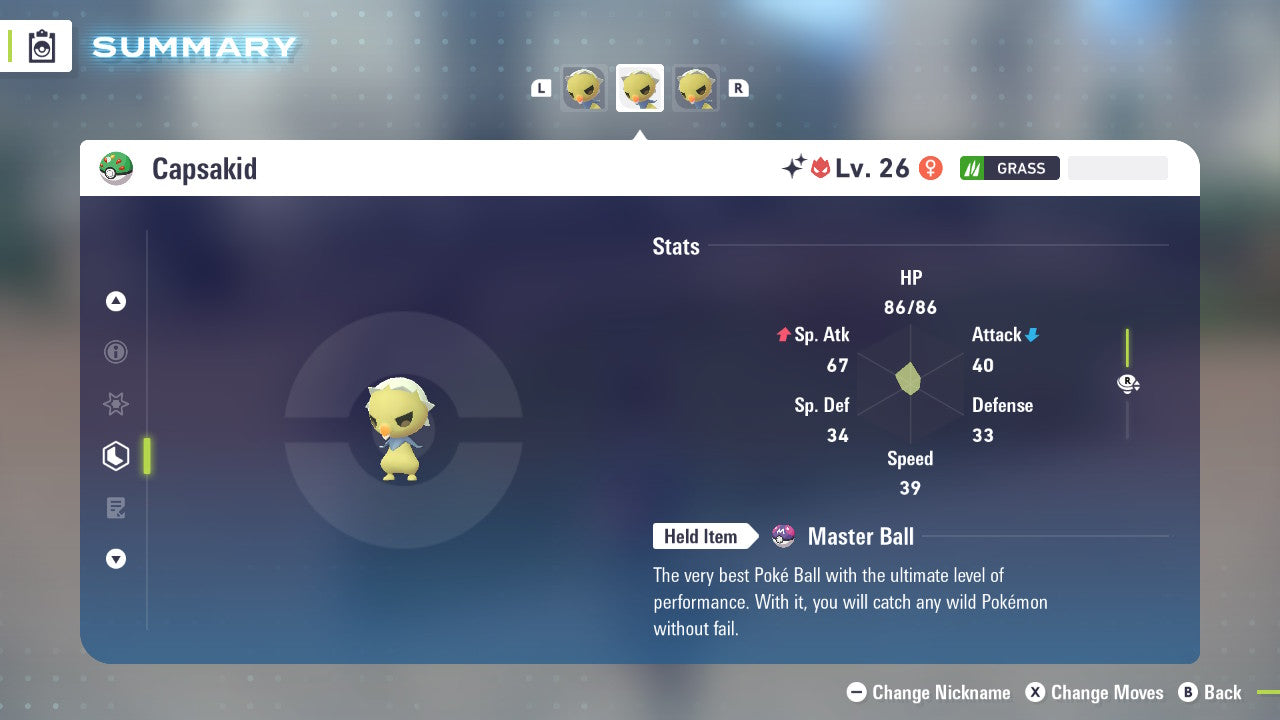Switch to the previous Pokémon with the L thumbnail
1280x720 pixels.
583,88
